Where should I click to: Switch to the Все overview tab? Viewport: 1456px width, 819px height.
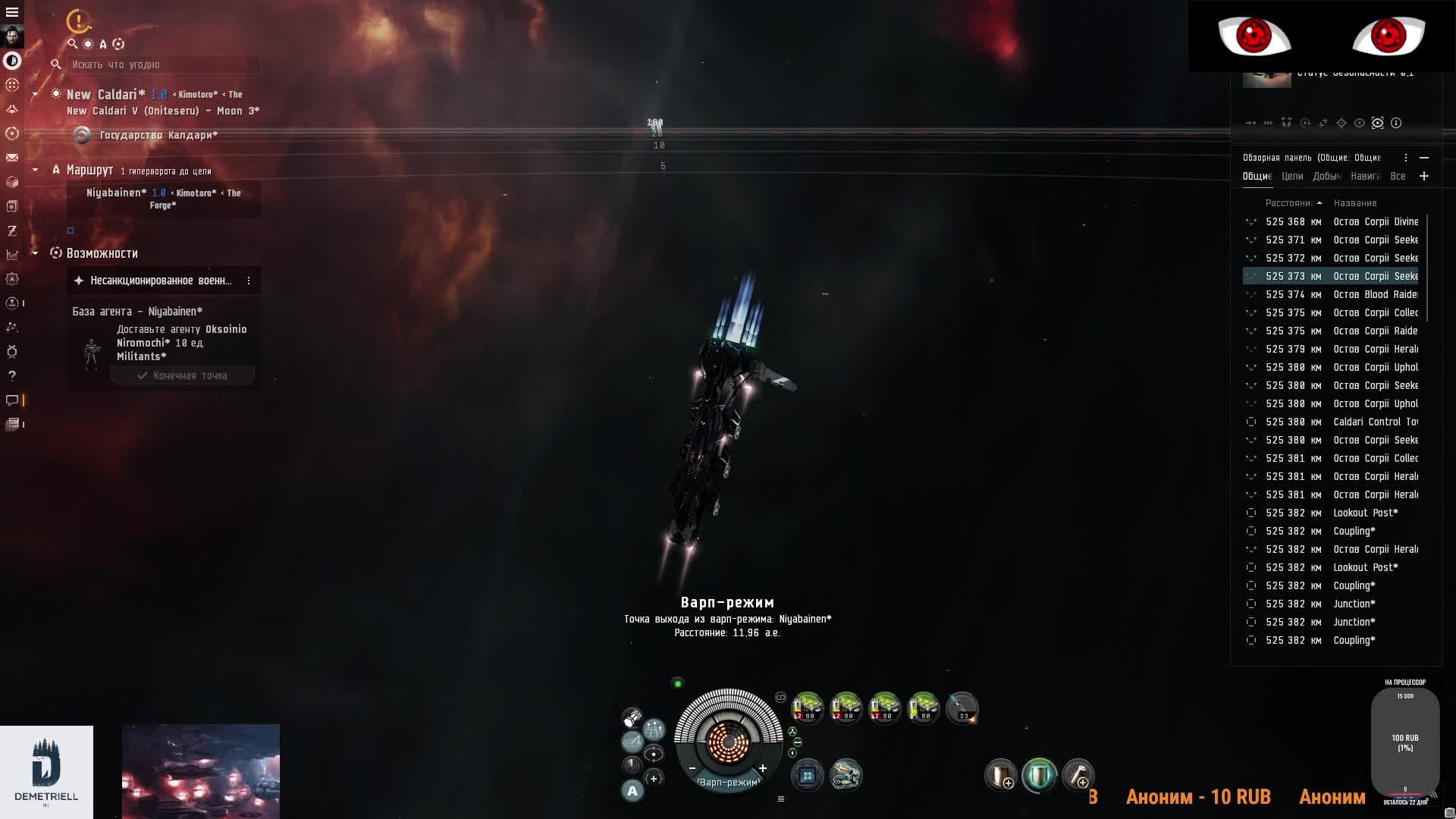point(1398,177)
